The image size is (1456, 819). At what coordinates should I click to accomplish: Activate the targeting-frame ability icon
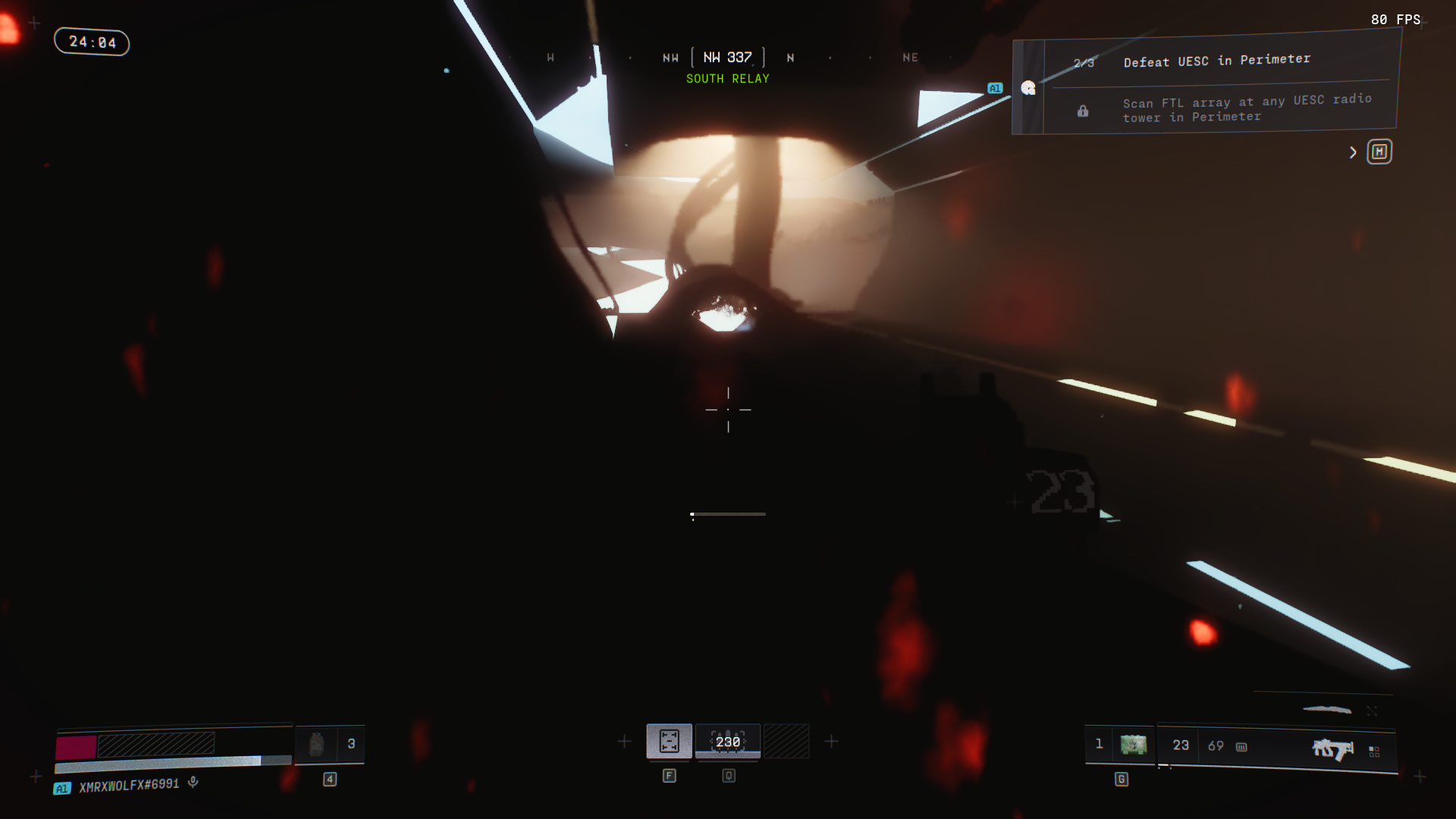669,741
